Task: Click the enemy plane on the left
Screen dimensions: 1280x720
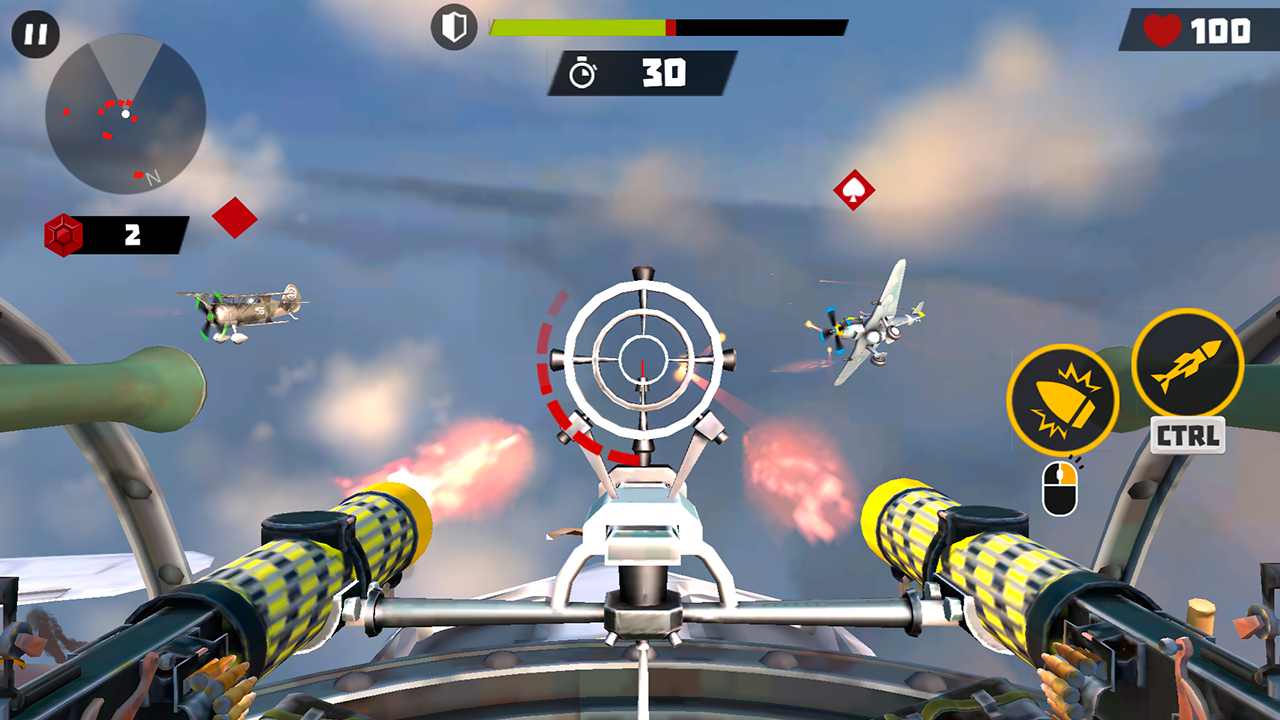Action: tap(243, 310)
